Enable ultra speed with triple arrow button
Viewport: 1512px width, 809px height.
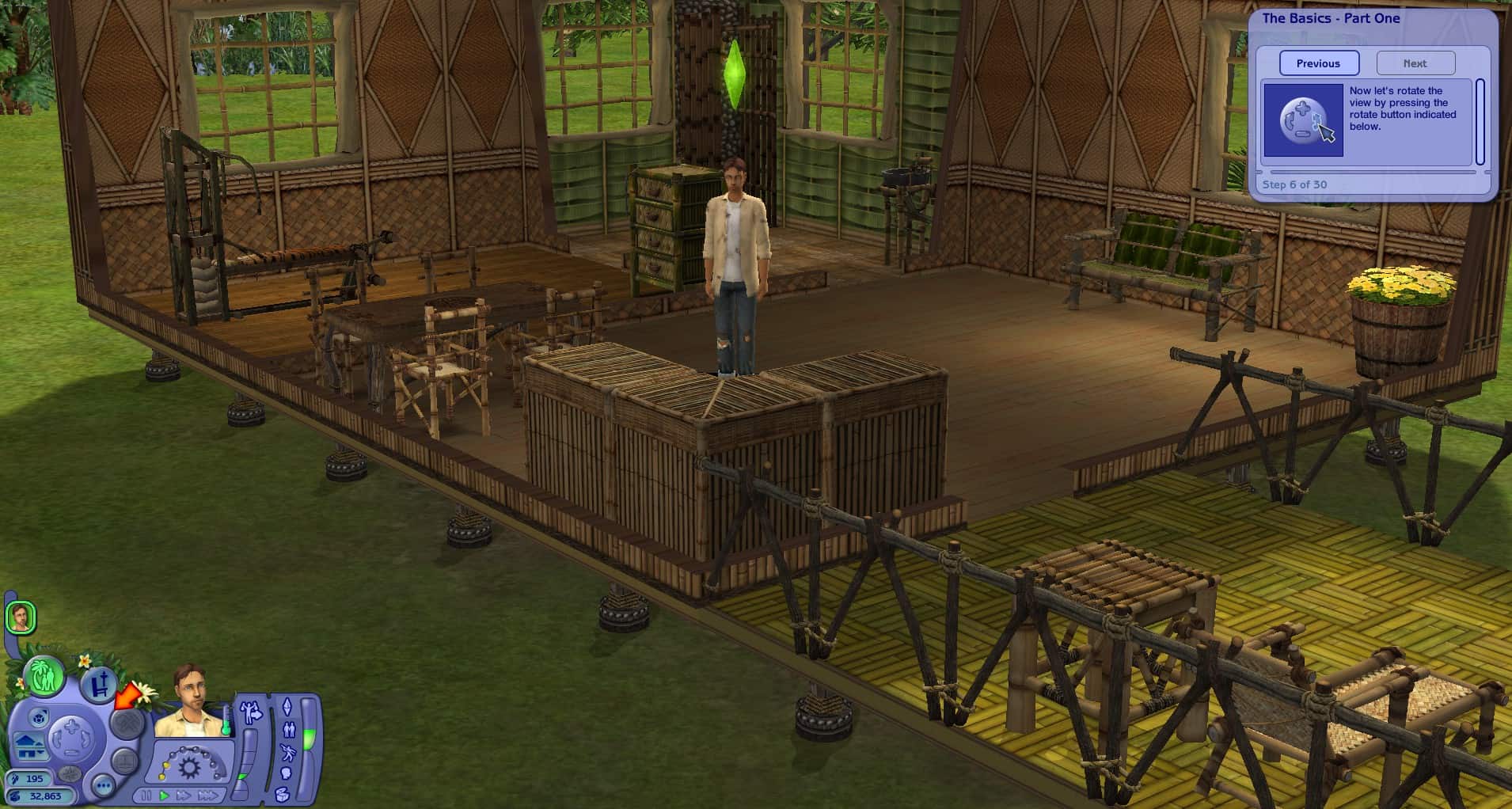click(x=209, y=796)
